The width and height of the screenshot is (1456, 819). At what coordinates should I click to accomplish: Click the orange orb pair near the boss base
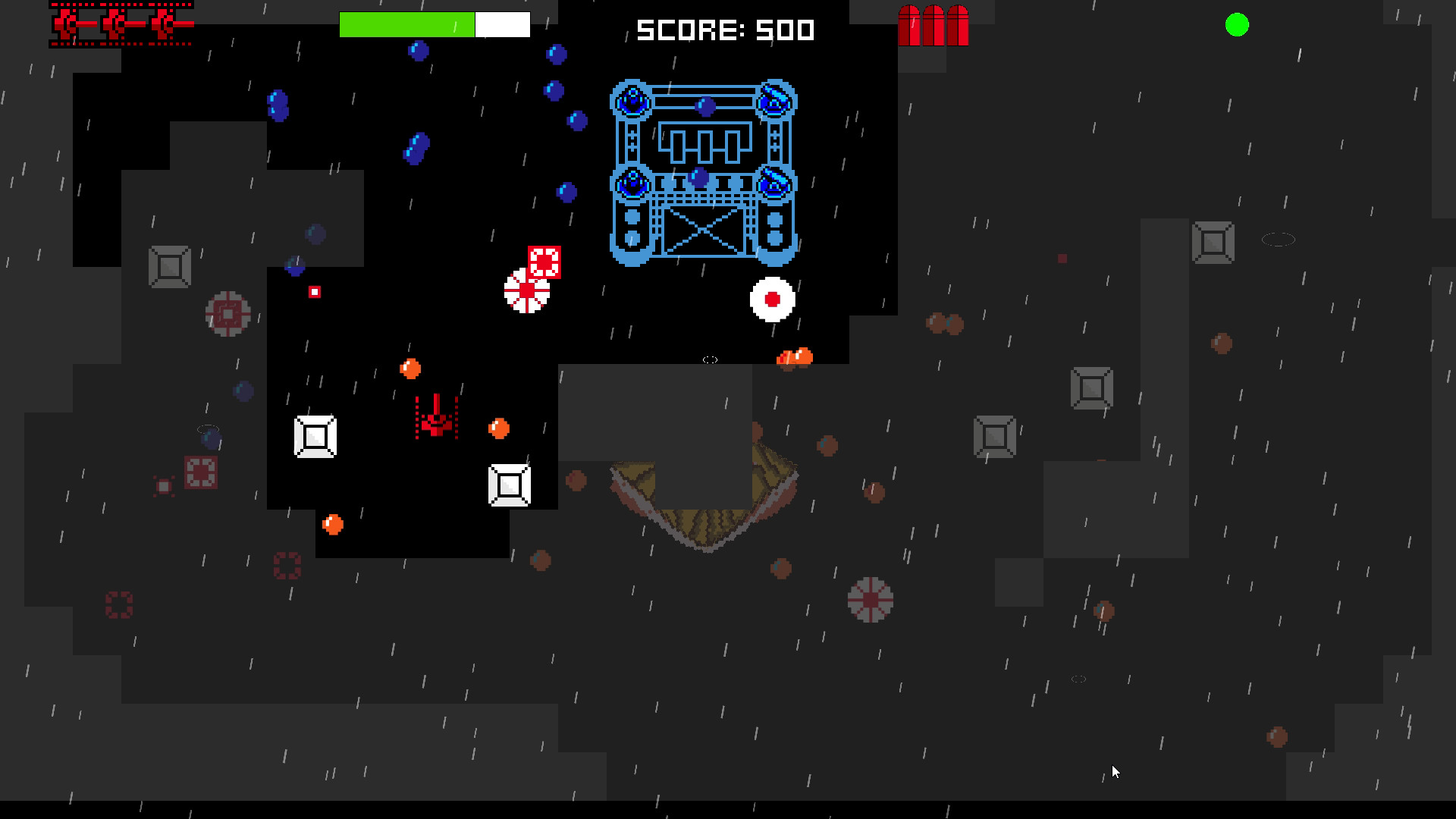click(793, 355)
